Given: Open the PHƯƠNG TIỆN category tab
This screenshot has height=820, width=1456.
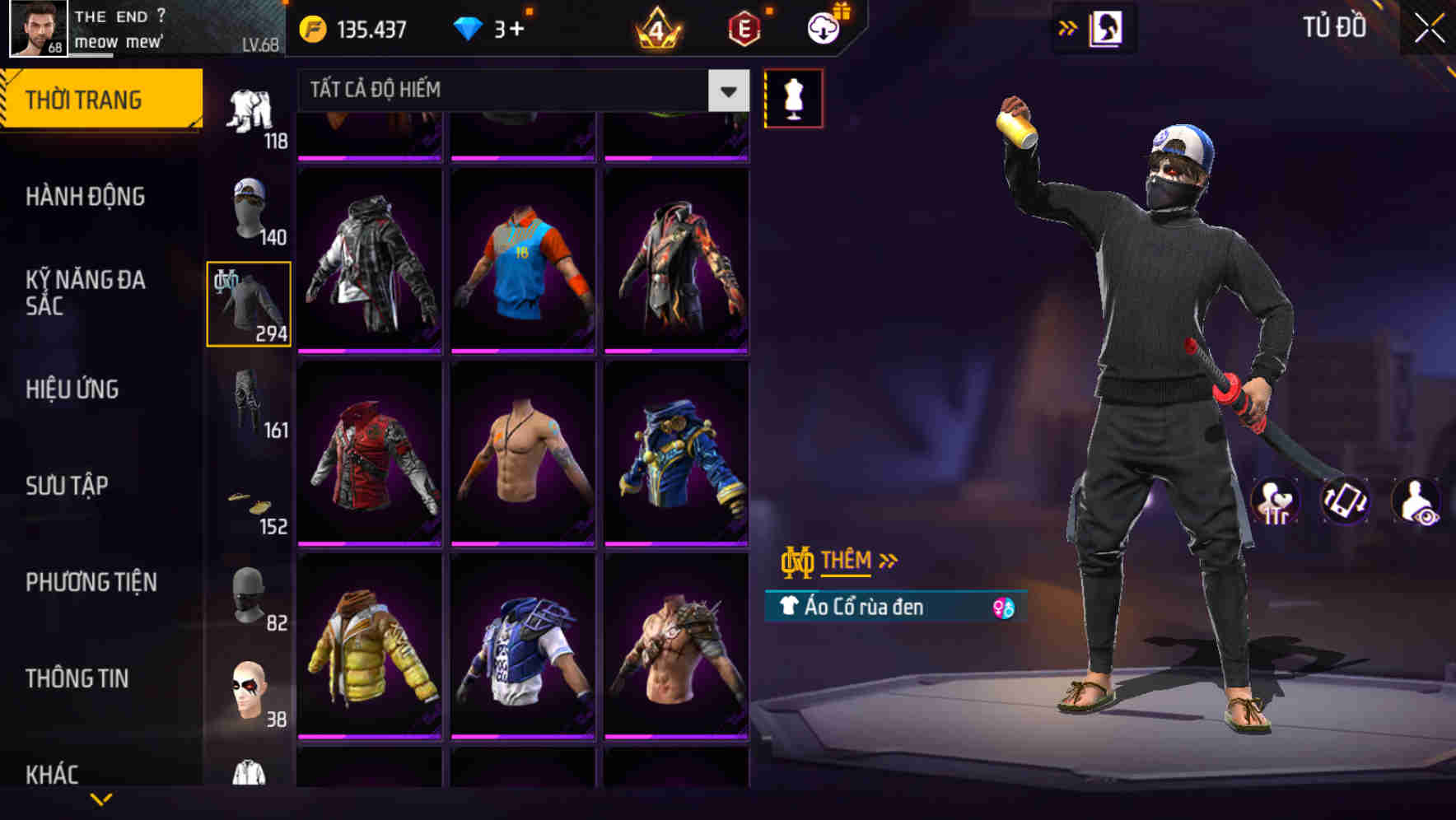Looking at the screenshot, I should pos(91,581).
